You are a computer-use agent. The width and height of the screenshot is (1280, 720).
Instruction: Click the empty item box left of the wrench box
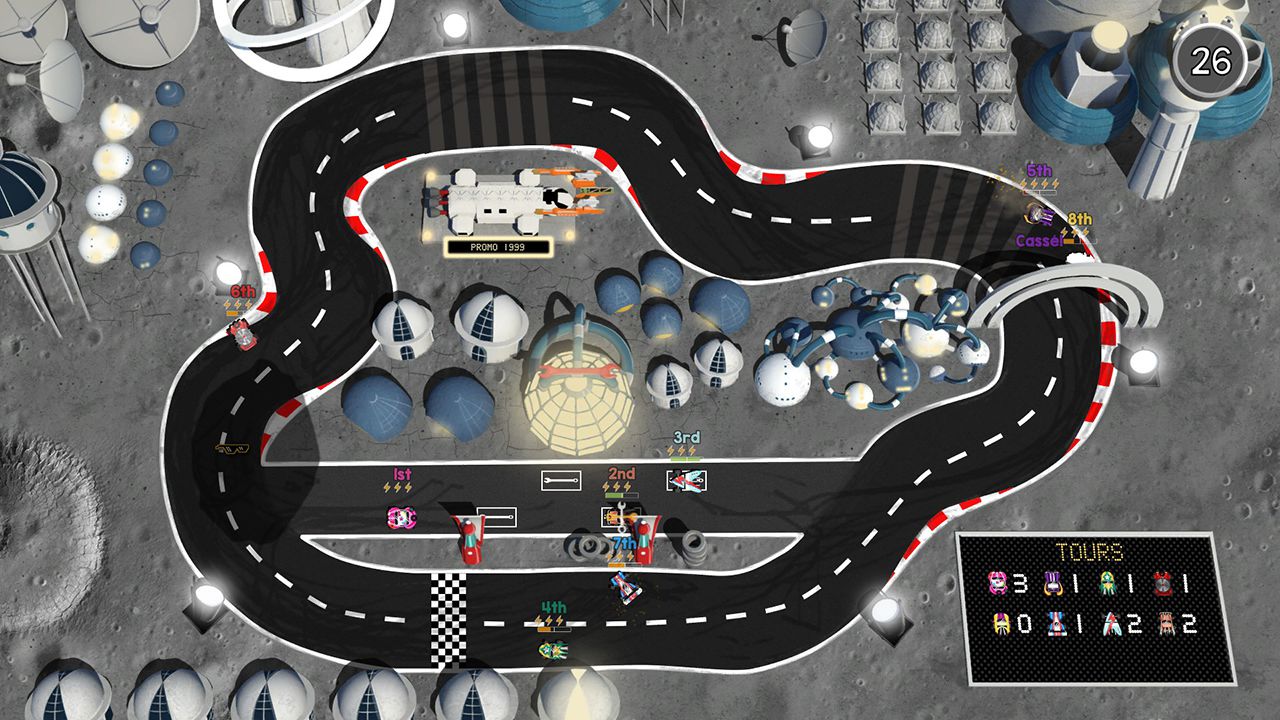pos(496,515)
